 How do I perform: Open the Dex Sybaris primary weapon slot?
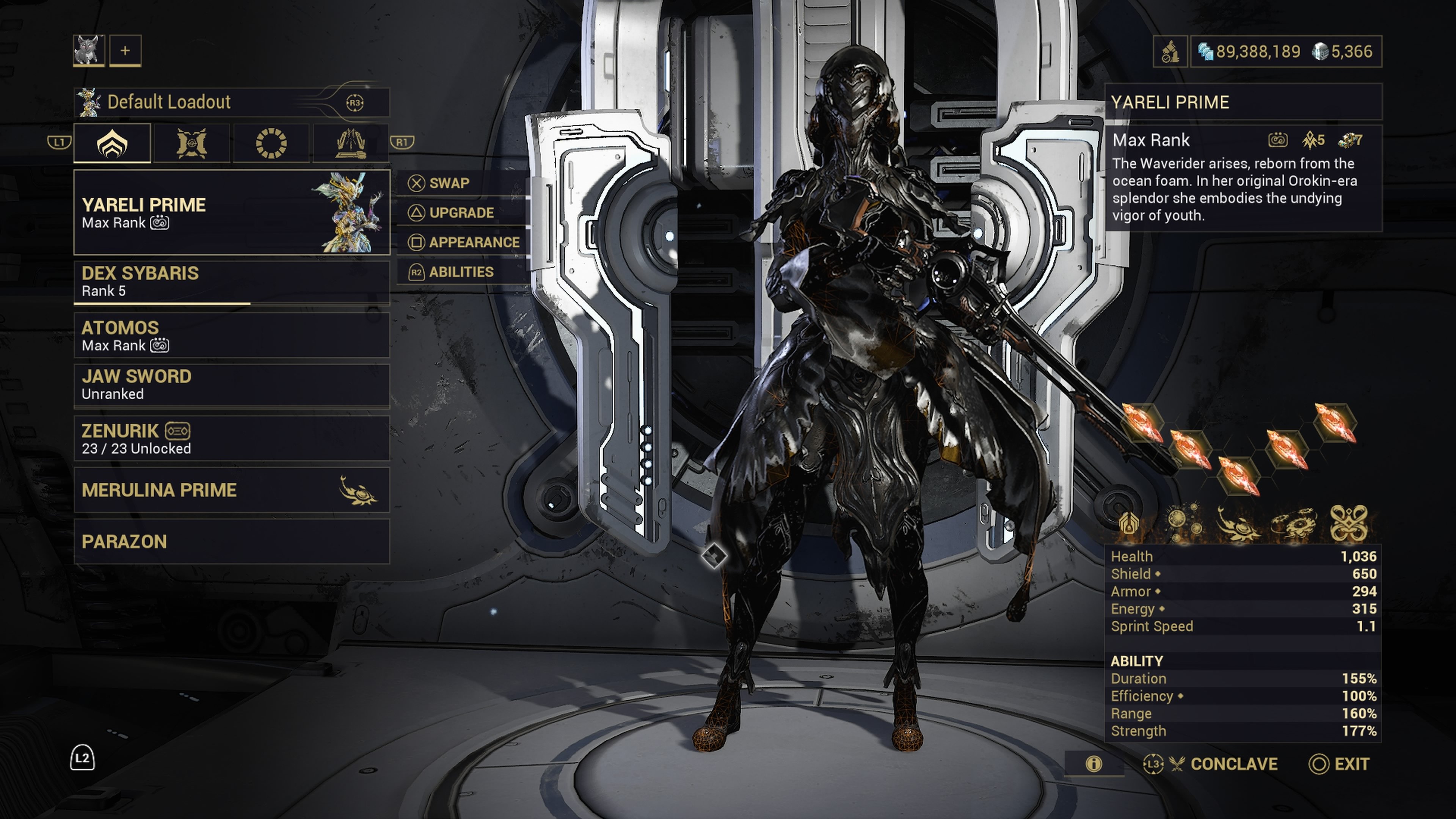[231, 281]
